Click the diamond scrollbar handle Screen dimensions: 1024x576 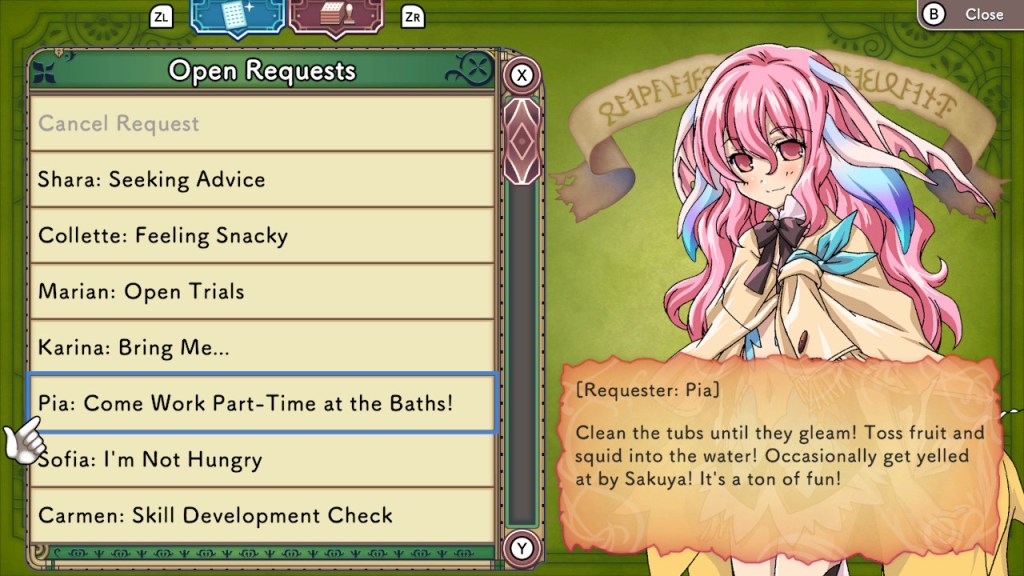(521, 140)
